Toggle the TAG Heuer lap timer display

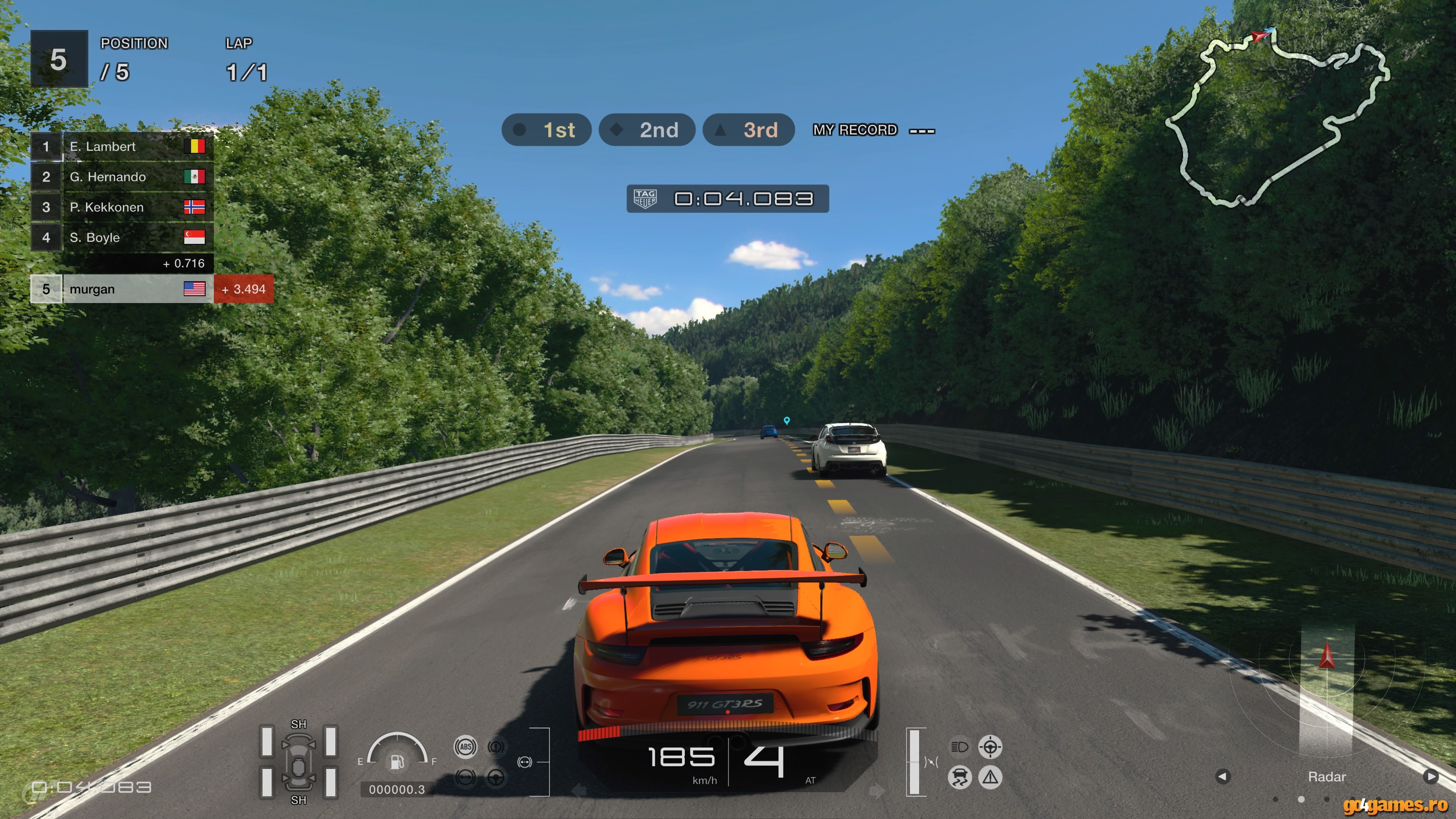point(728,199)
